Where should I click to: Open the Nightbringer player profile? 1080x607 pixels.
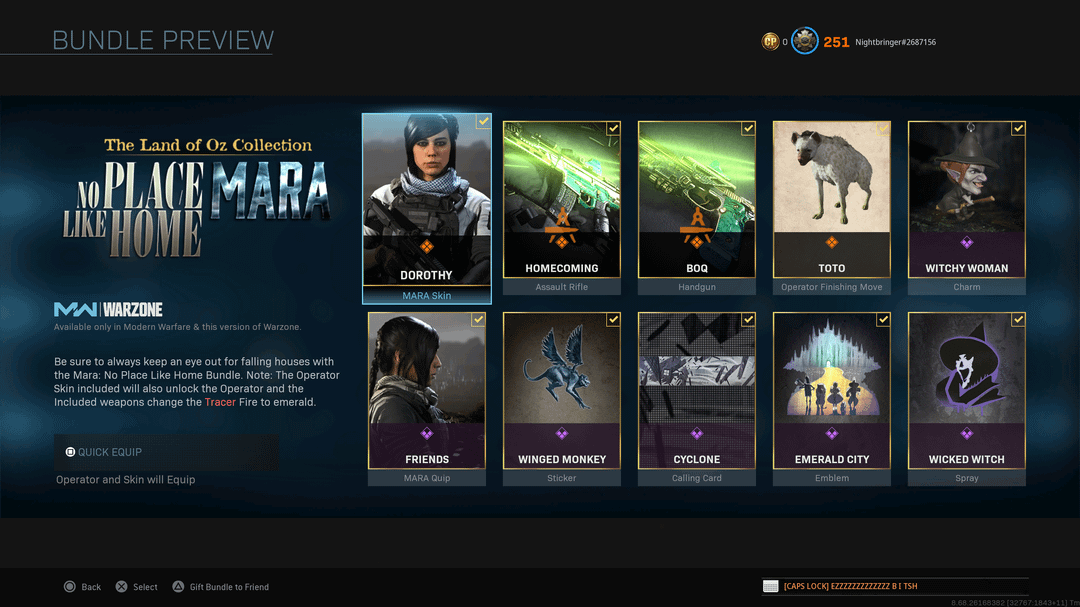[895, 42]
